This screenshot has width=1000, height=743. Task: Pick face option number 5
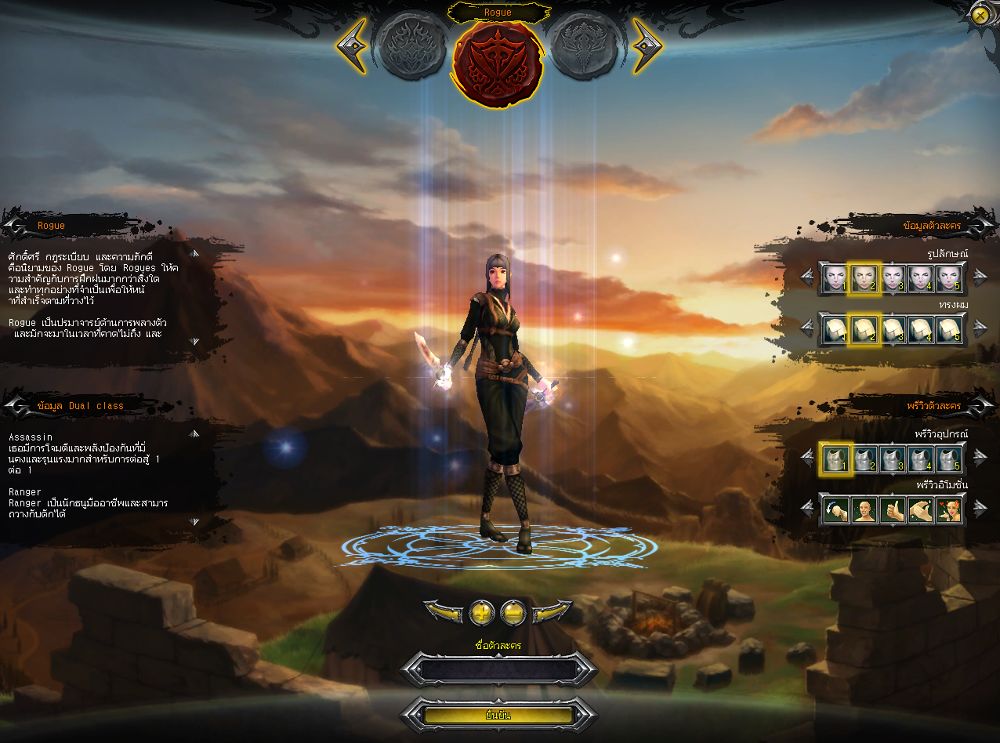[x=950, y=279]
